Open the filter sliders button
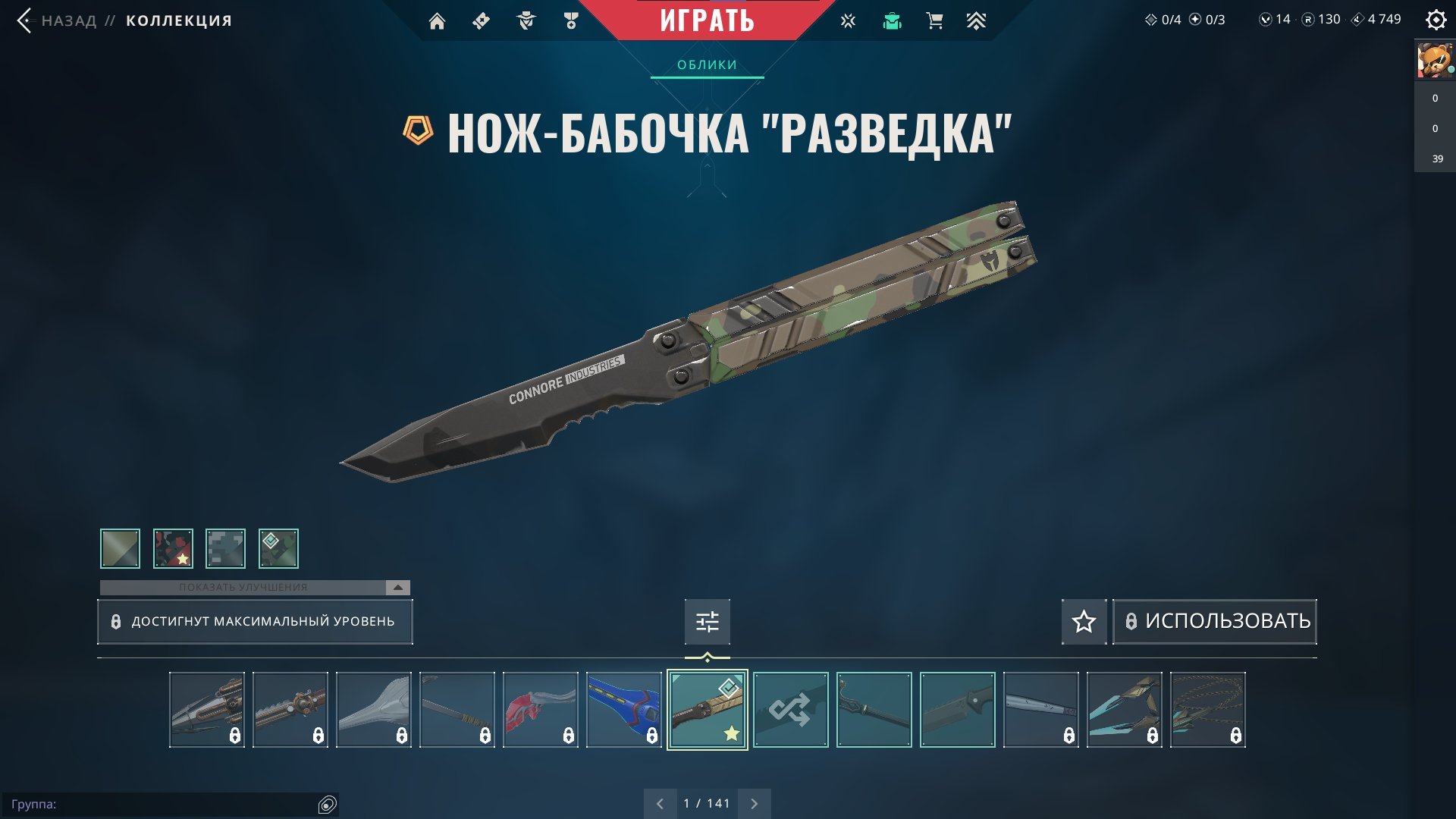This screenshot has height=819, width=1456. pos(707,622)
